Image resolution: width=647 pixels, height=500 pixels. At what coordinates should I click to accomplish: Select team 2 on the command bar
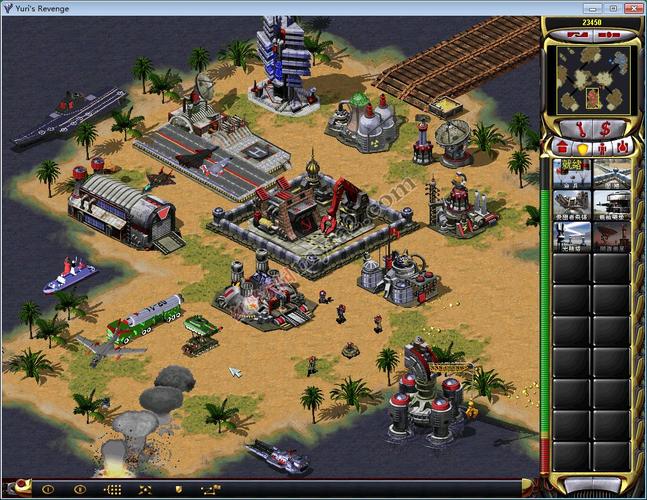point(80,490)
